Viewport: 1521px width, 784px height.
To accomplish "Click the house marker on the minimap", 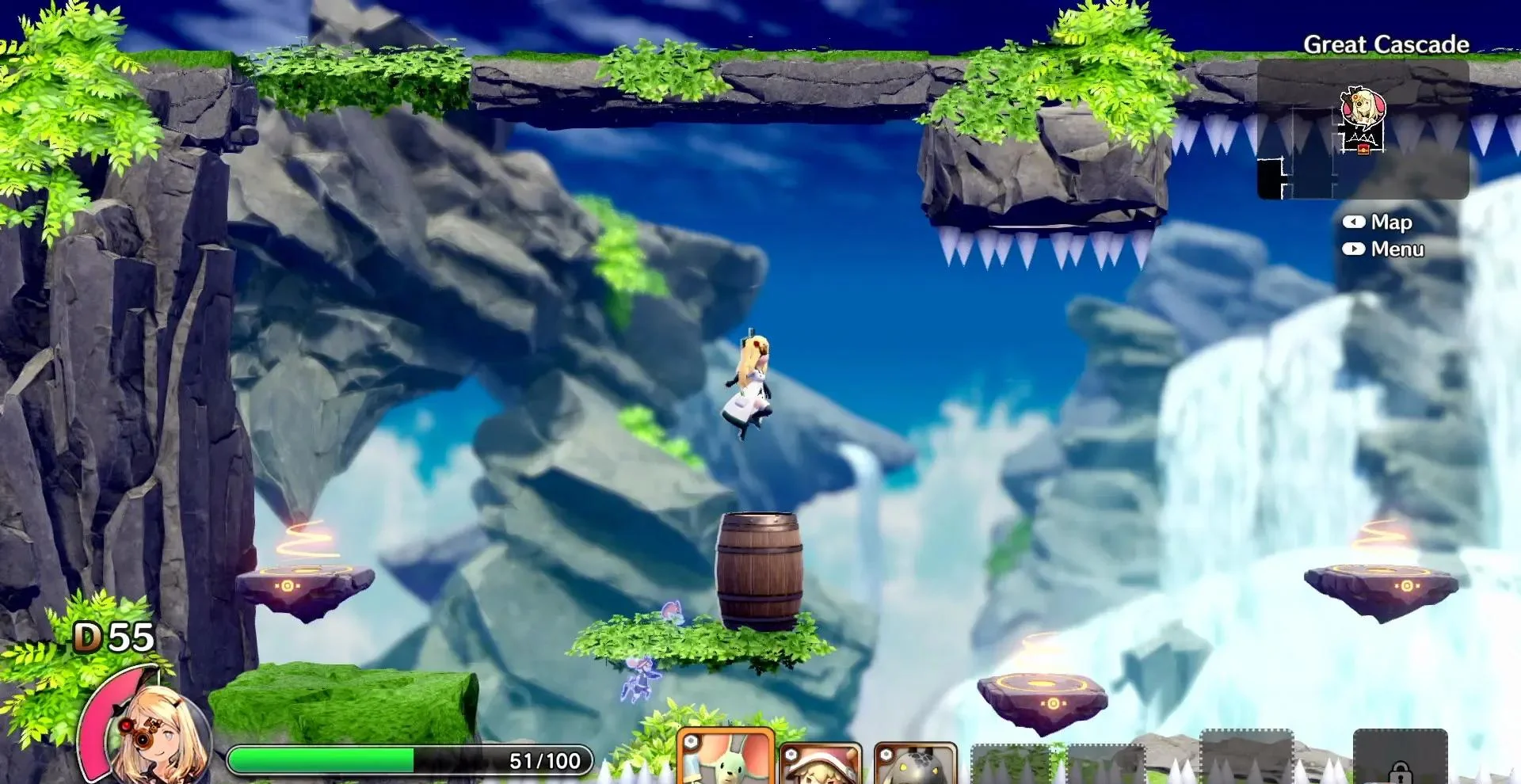I will pyautogui.click(x=1363, y=148).
